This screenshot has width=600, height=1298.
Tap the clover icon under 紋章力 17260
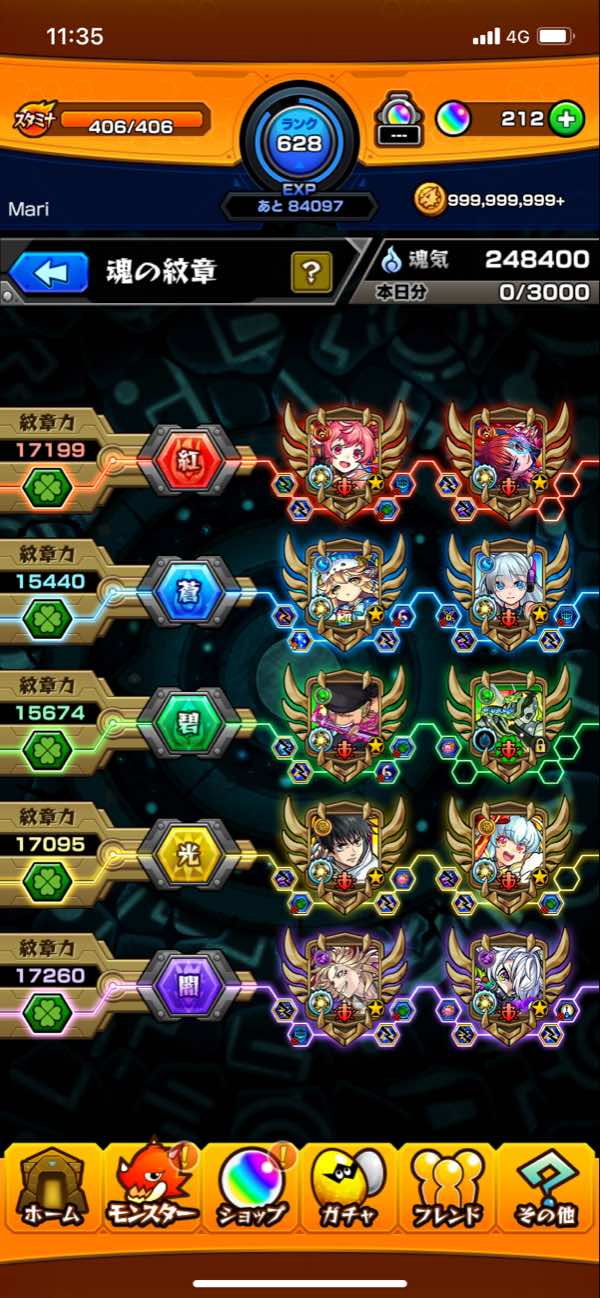44,1015
